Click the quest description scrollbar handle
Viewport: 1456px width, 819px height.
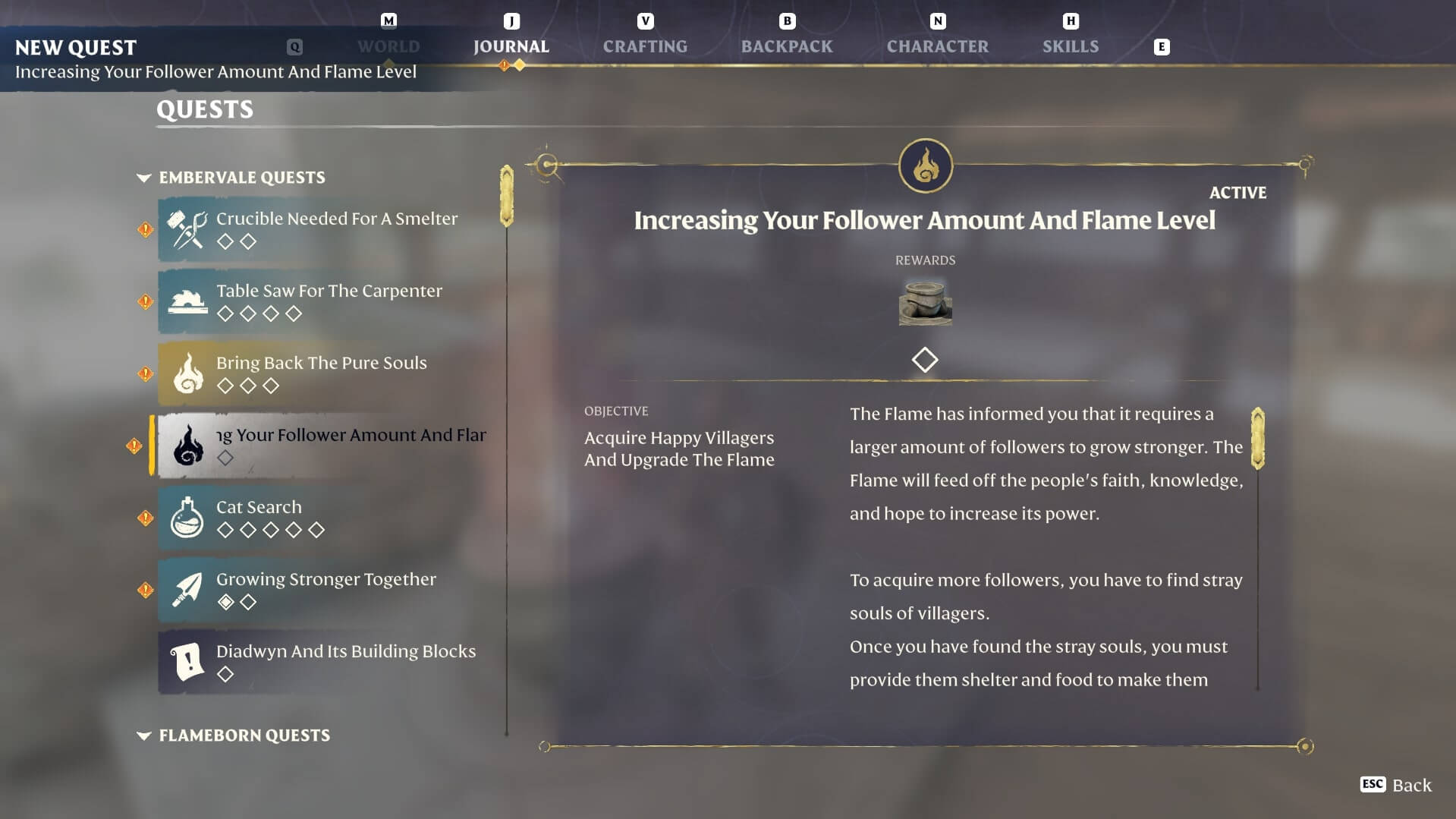(1257, 438)
